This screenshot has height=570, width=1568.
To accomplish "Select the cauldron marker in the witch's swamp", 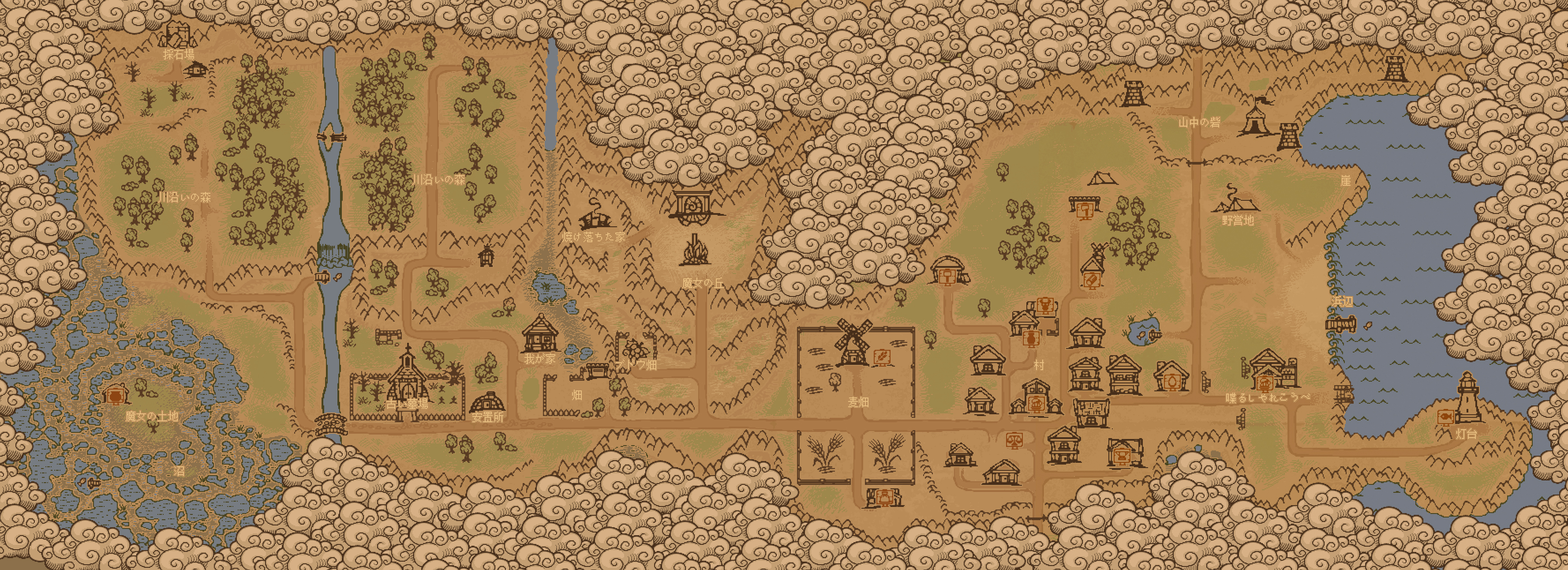I will (114, 396).
